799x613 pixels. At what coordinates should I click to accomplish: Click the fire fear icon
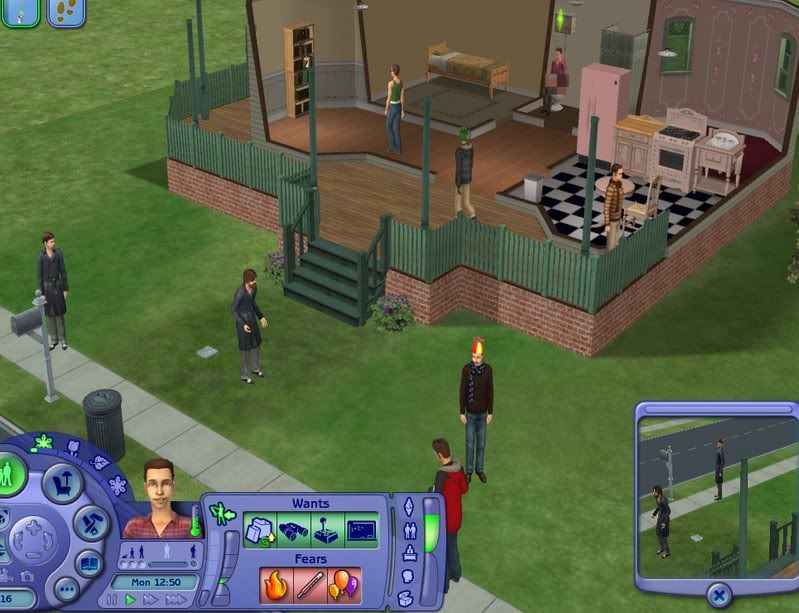point(275,585)
